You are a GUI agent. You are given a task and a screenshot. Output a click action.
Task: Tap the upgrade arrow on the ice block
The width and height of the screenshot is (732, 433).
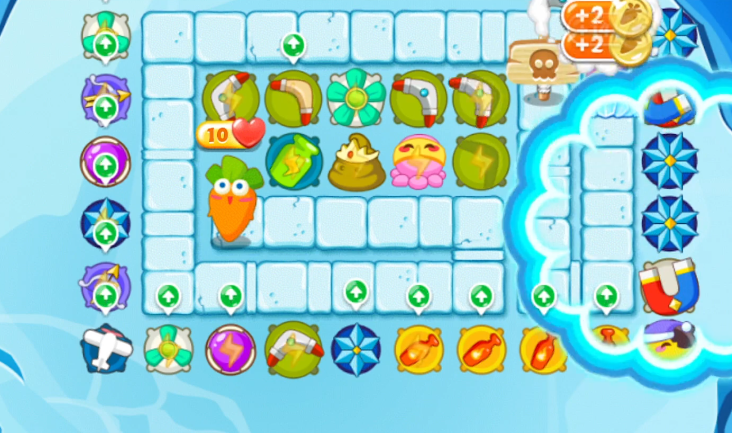[293, 44]
